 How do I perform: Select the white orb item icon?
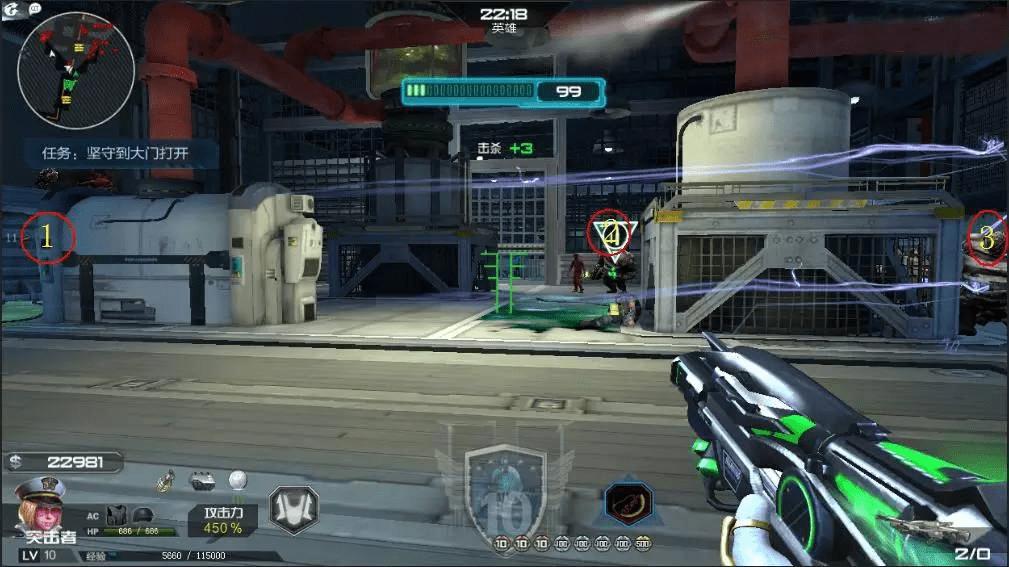tap(236, 480)
